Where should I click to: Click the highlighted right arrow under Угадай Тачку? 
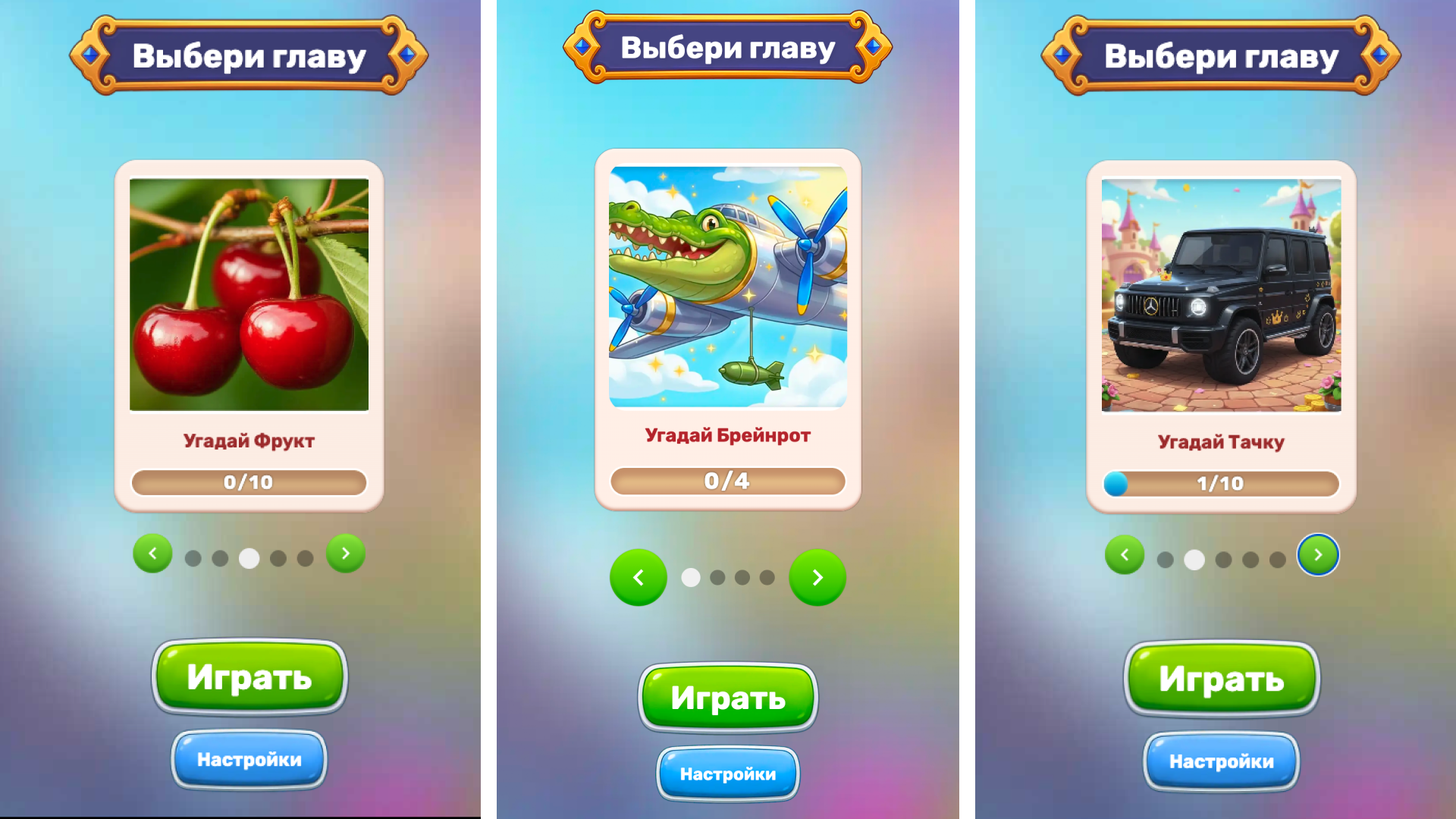(1318, 554)
